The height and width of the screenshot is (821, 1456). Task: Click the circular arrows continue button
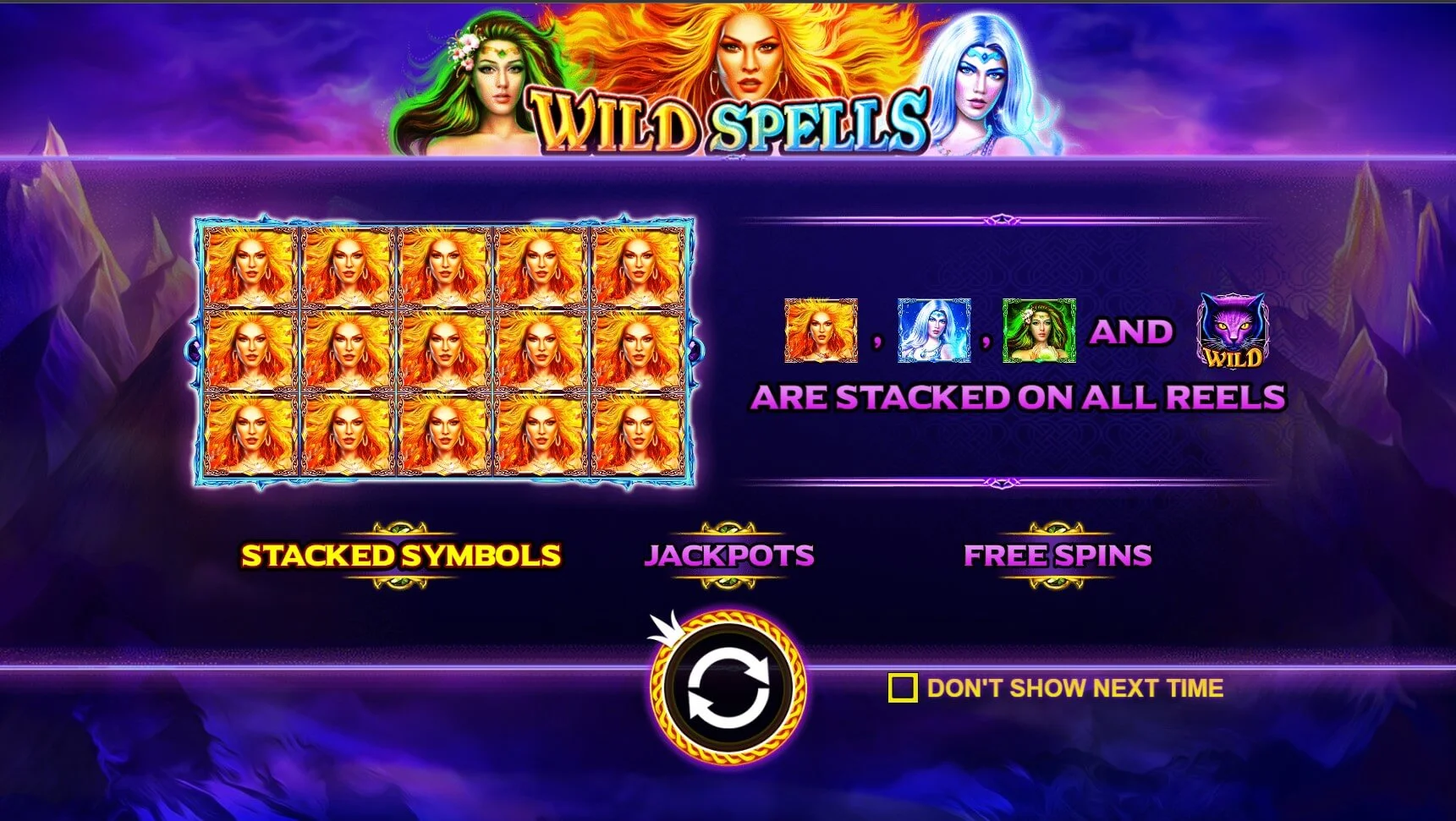click(728, 688)
